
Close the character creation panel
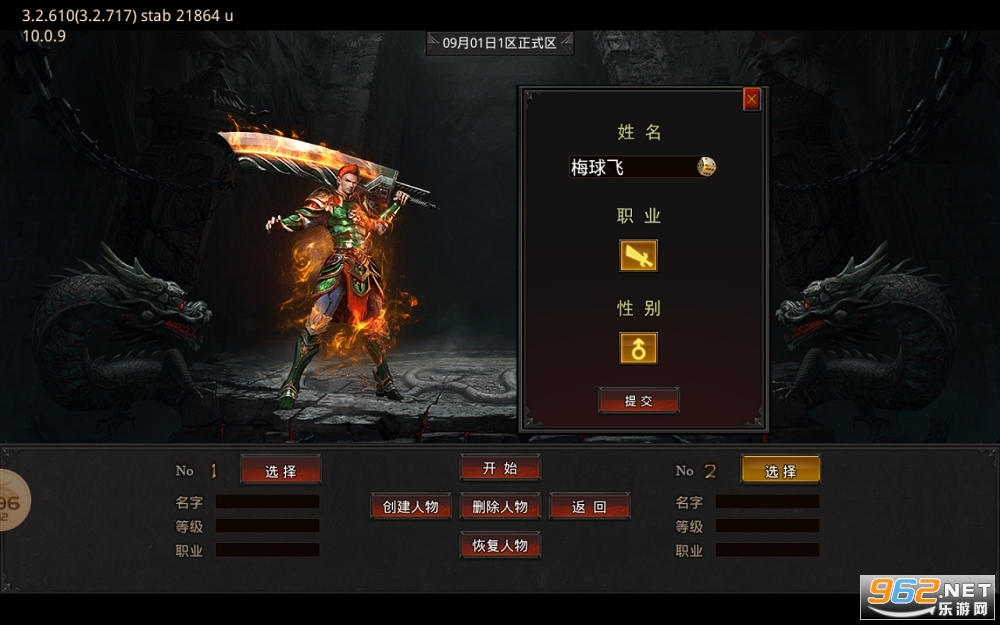(752, 99)
